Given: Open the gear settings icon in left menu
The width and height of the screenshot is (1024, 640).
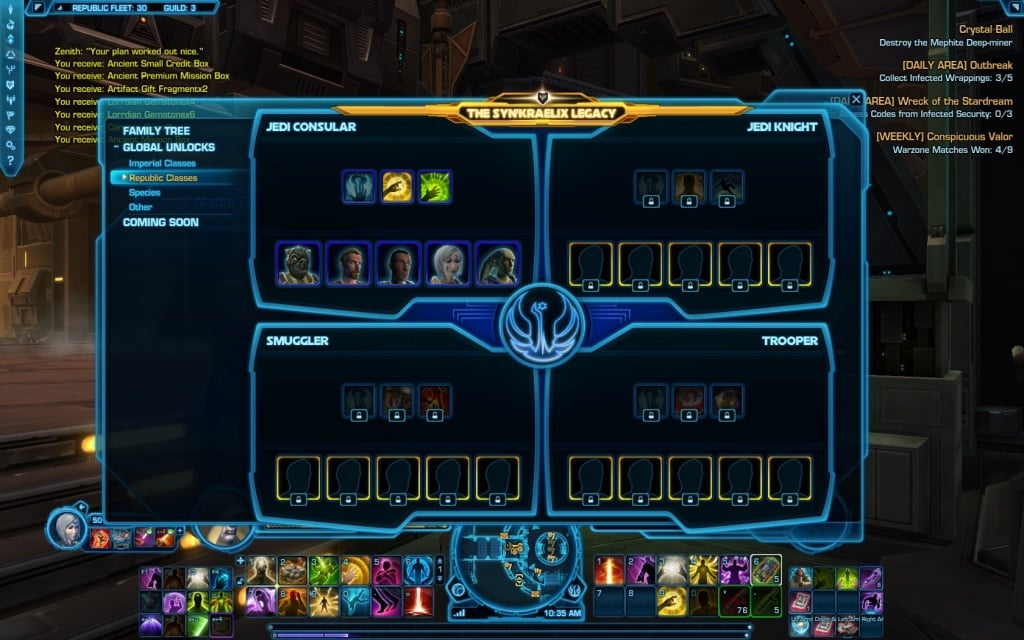Looking at the screenshot, I should coord(10,145).
